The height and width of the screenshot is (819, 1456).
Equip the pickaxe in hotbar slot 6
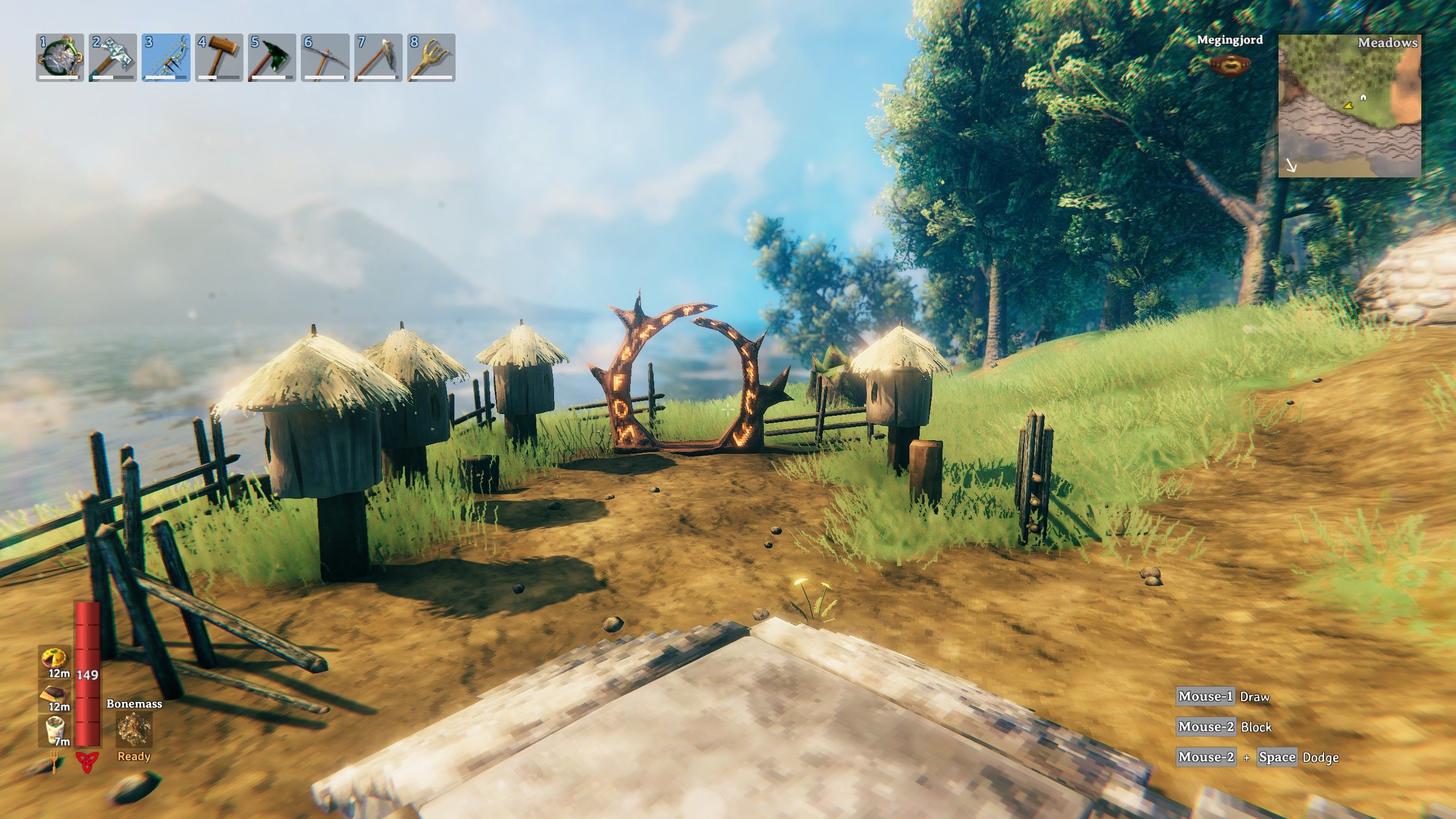[325, 57]
